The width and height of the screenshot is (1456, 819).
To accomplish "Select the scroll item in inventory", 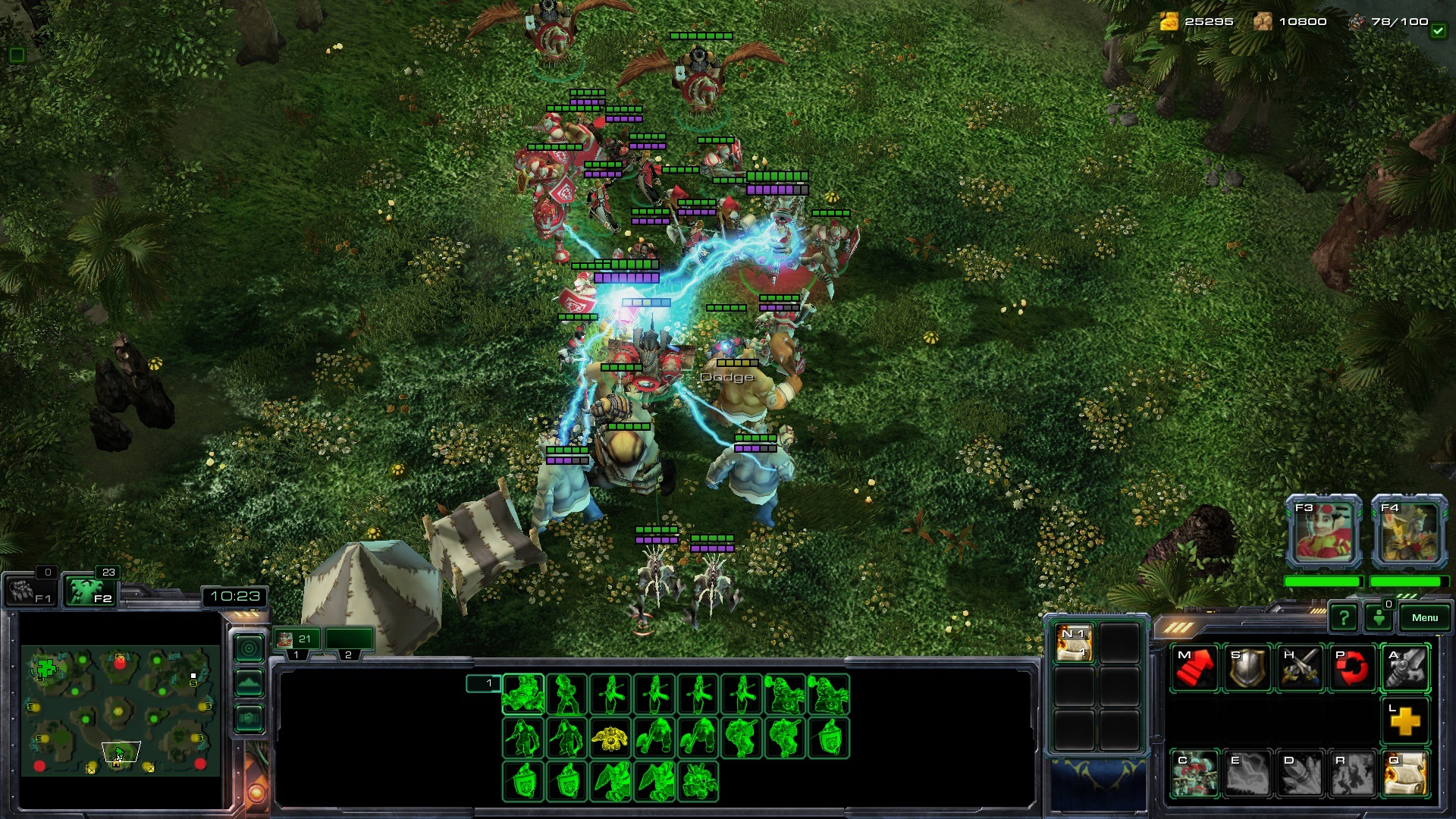I will pyautogui.click(x=1074, y=643).
